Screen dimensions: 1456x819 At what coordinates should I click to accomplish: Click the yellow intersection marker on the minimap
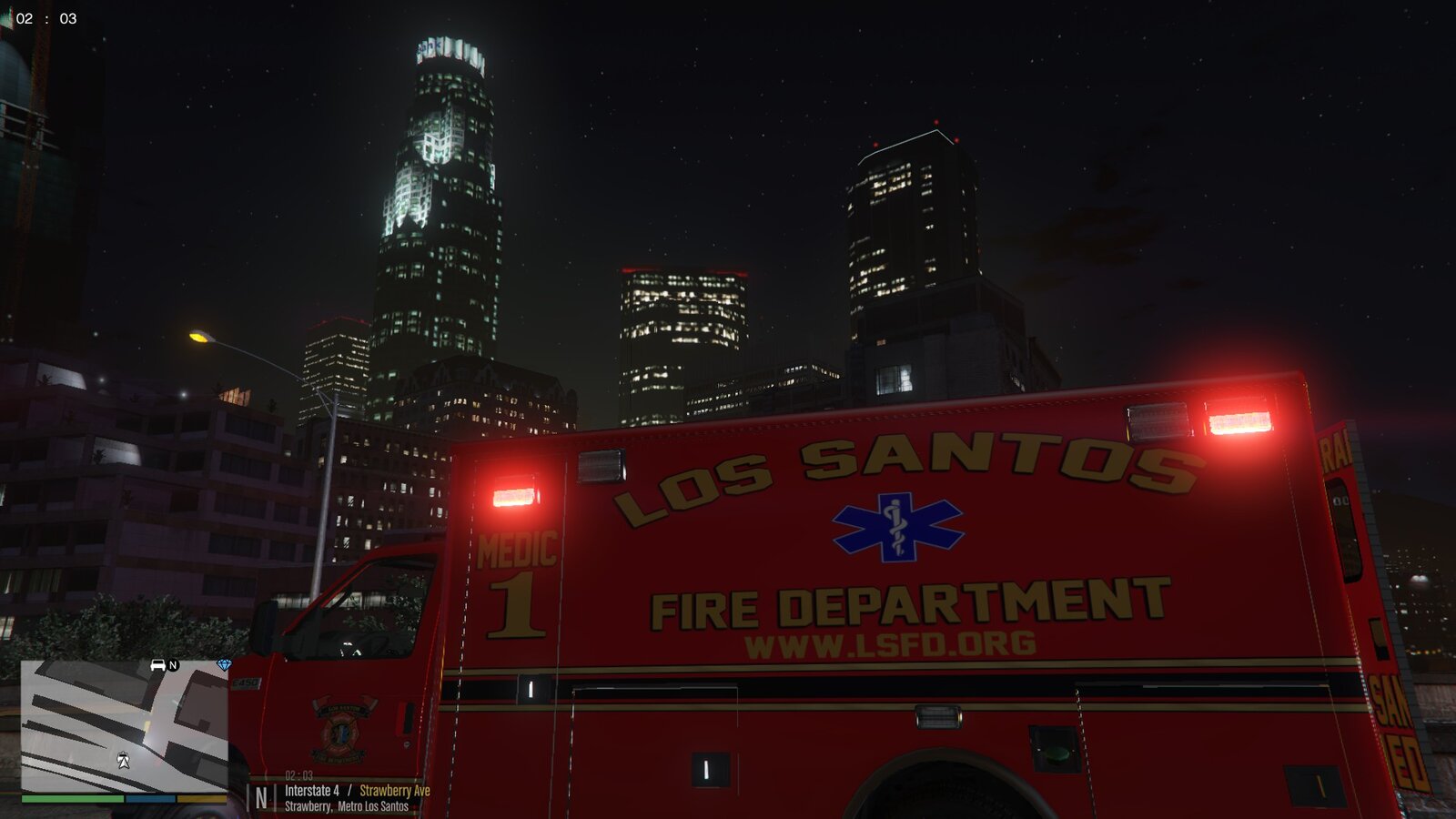pyautogui.click(x=147, y=722)
